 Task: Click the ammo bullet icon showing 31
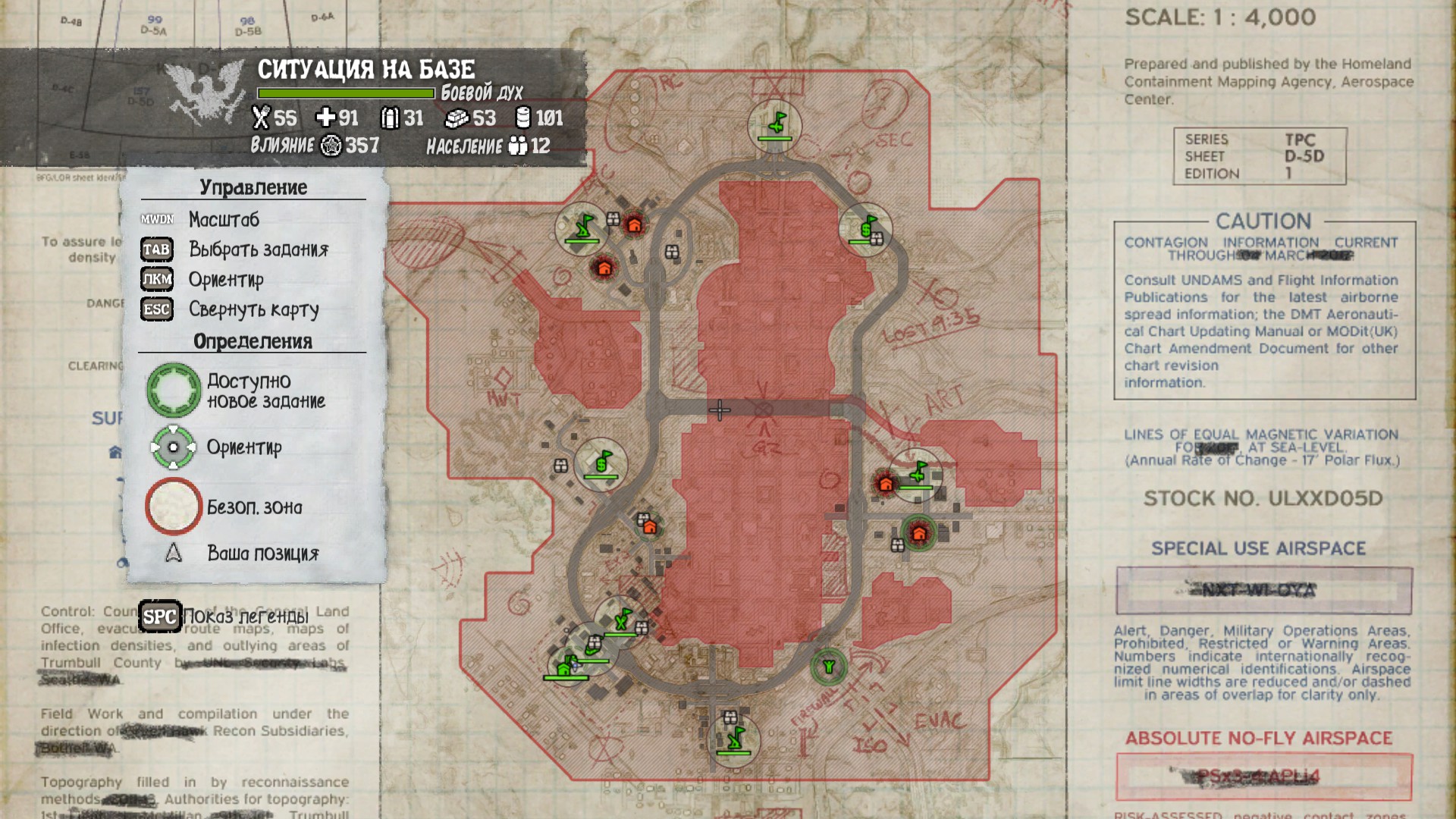click(389, 118)
